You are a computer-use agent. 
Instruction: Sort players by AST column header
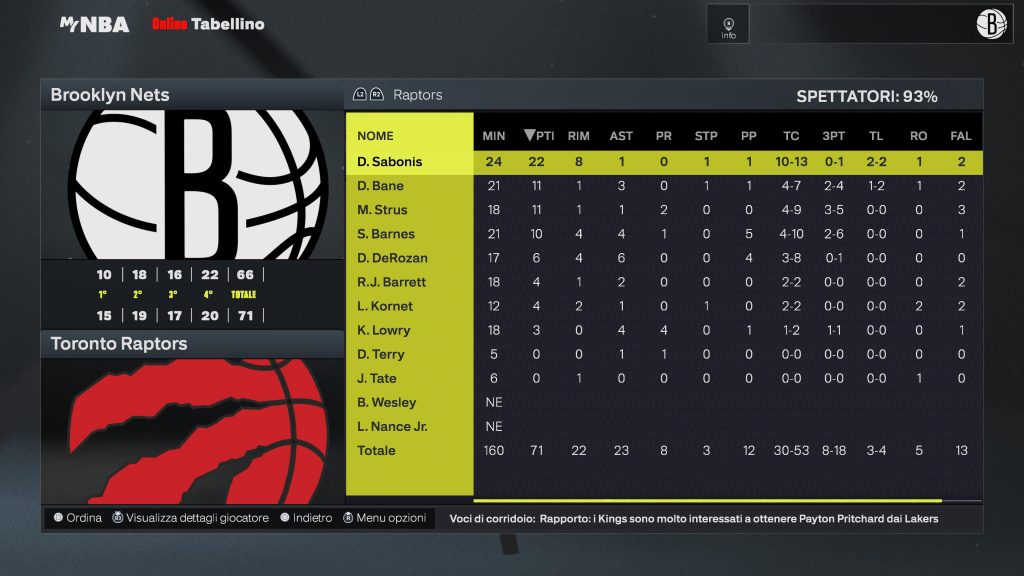pyautogui.click(x=621, y=136)
